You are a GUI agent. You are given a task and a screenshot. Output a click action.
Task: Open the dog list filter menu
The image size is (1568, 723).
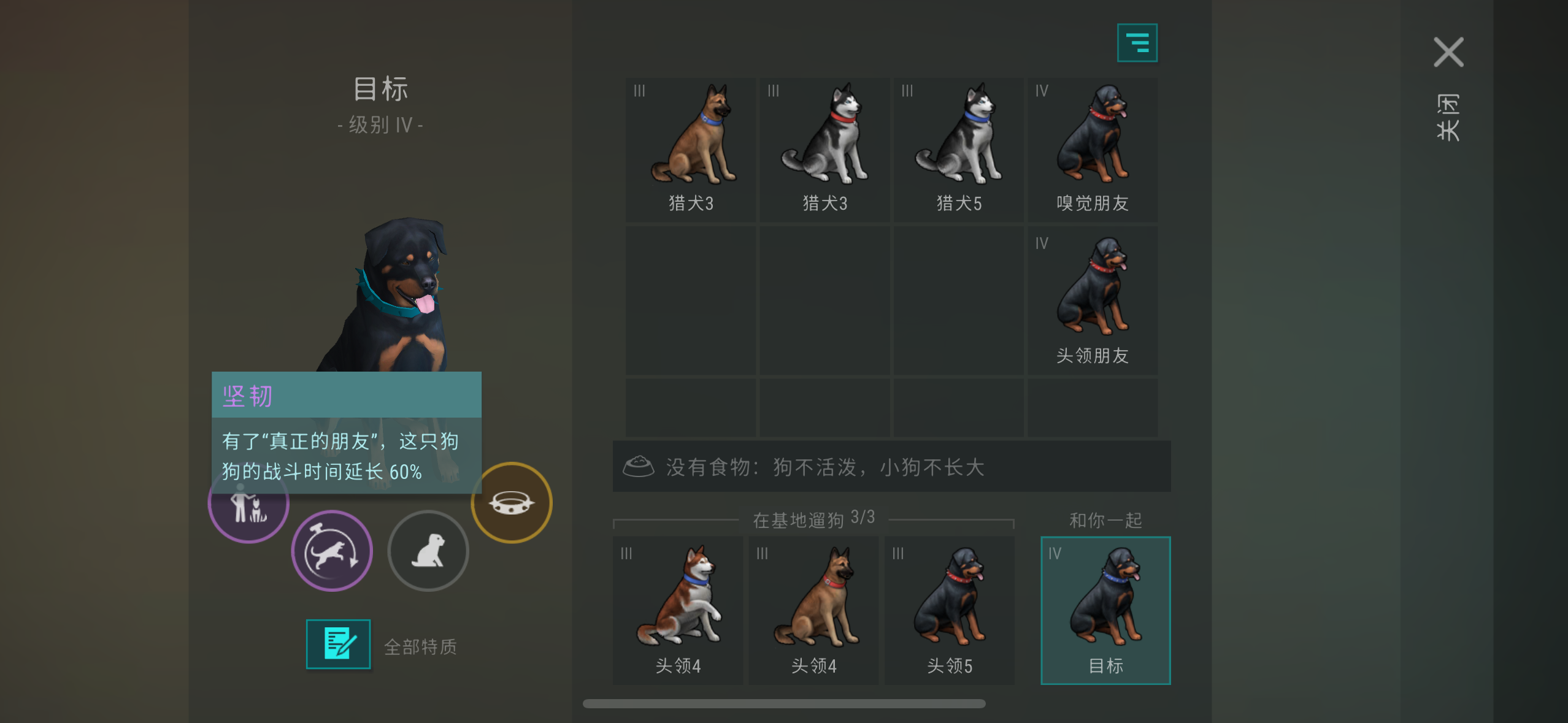pyautogui.click(x=1139, y=42)
